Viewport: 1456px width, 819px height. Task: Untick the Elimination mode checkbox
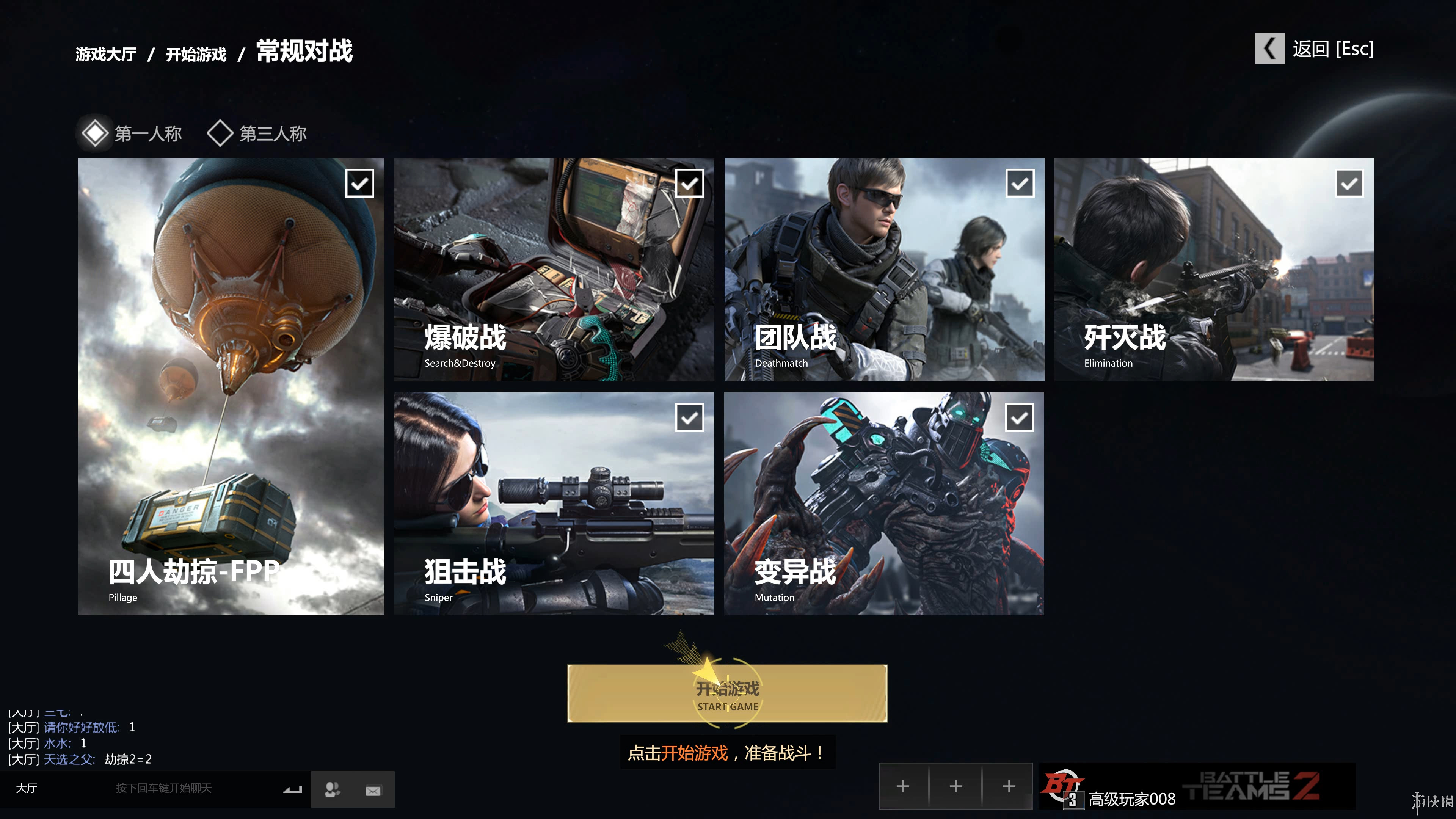(1349, 183)
